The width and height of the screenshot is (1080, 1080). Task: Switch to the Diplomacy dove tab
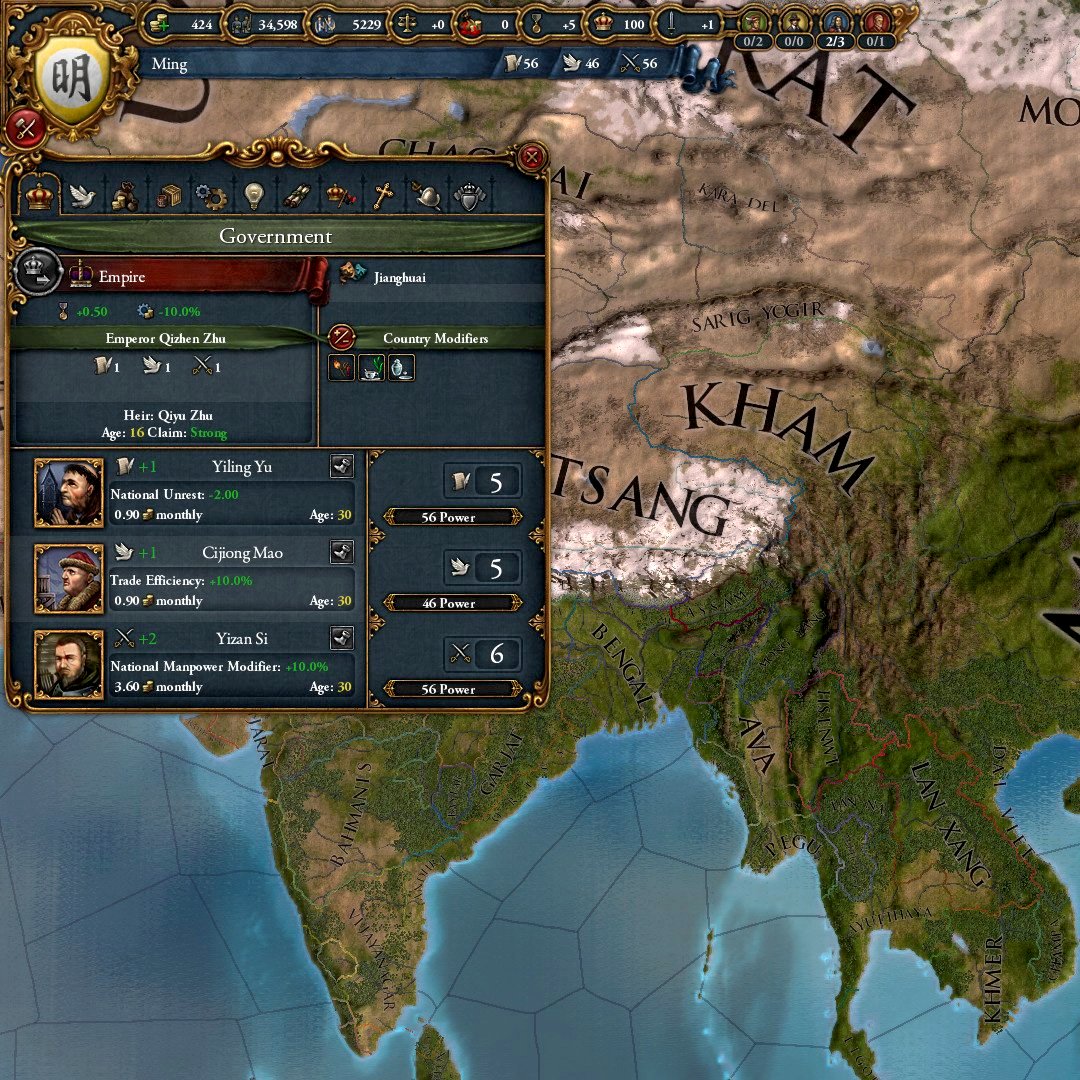click(x=82, y=196)
